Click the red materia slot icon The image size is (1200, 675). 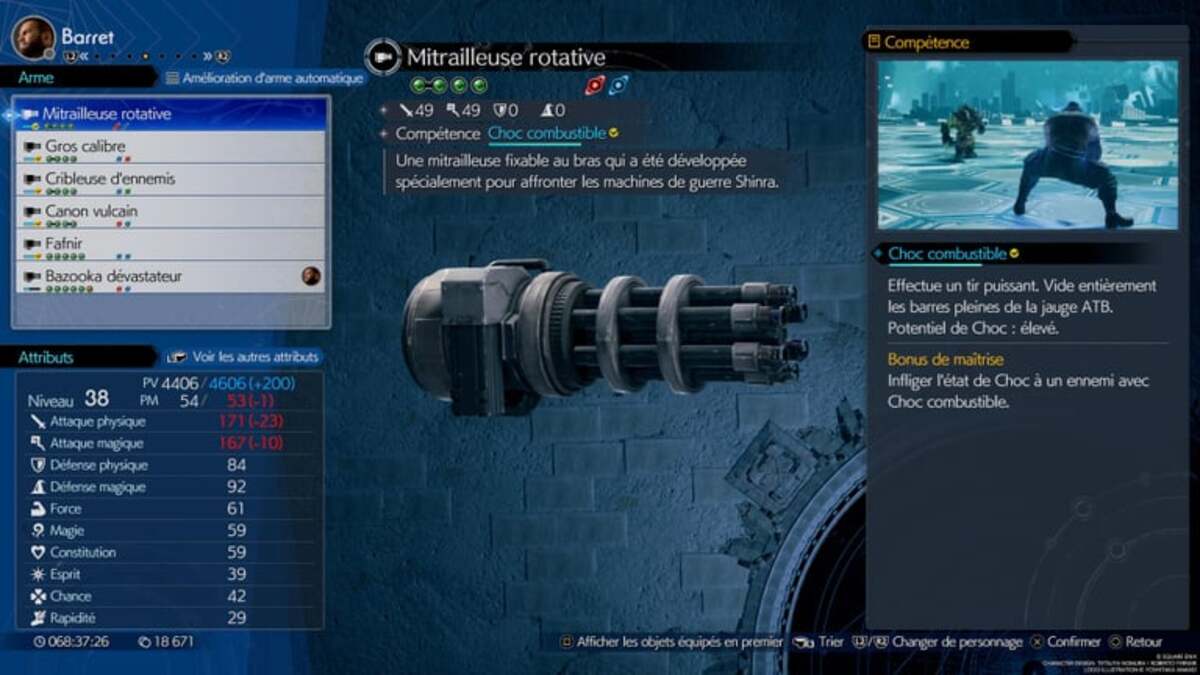pyautogui.click(x=594, y=86)
